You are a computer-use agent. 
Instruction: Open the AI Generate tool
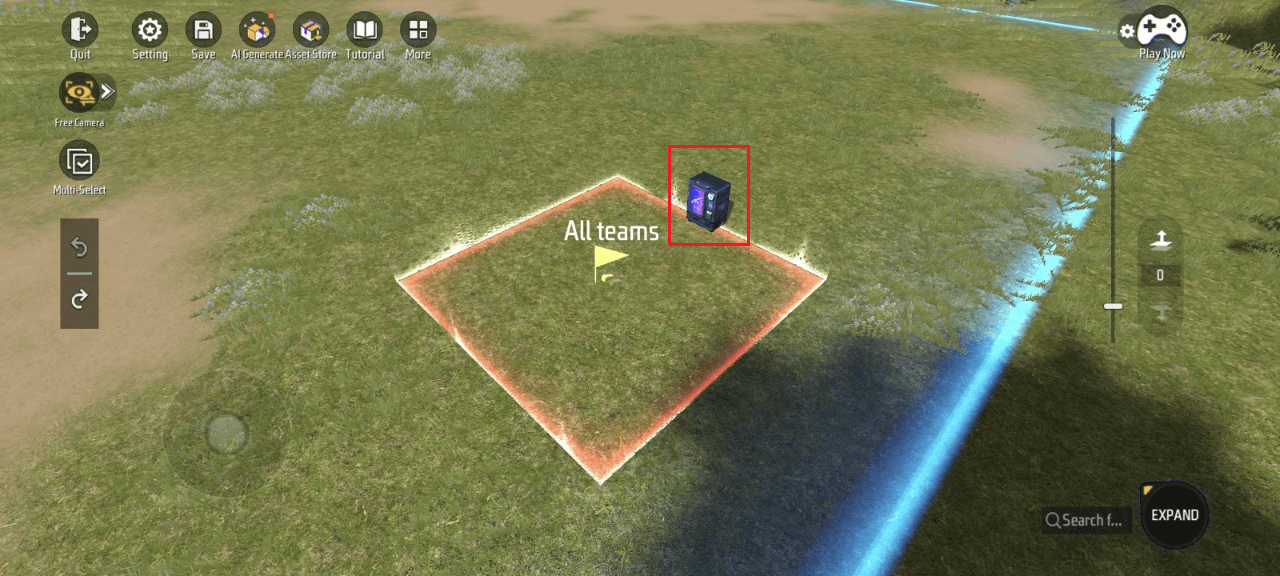(x=257, y=30)
